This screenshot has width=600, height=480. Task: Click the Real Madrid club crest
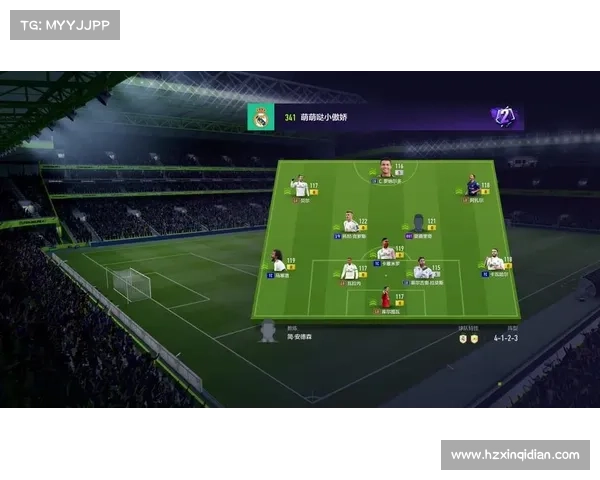point(261,118)
